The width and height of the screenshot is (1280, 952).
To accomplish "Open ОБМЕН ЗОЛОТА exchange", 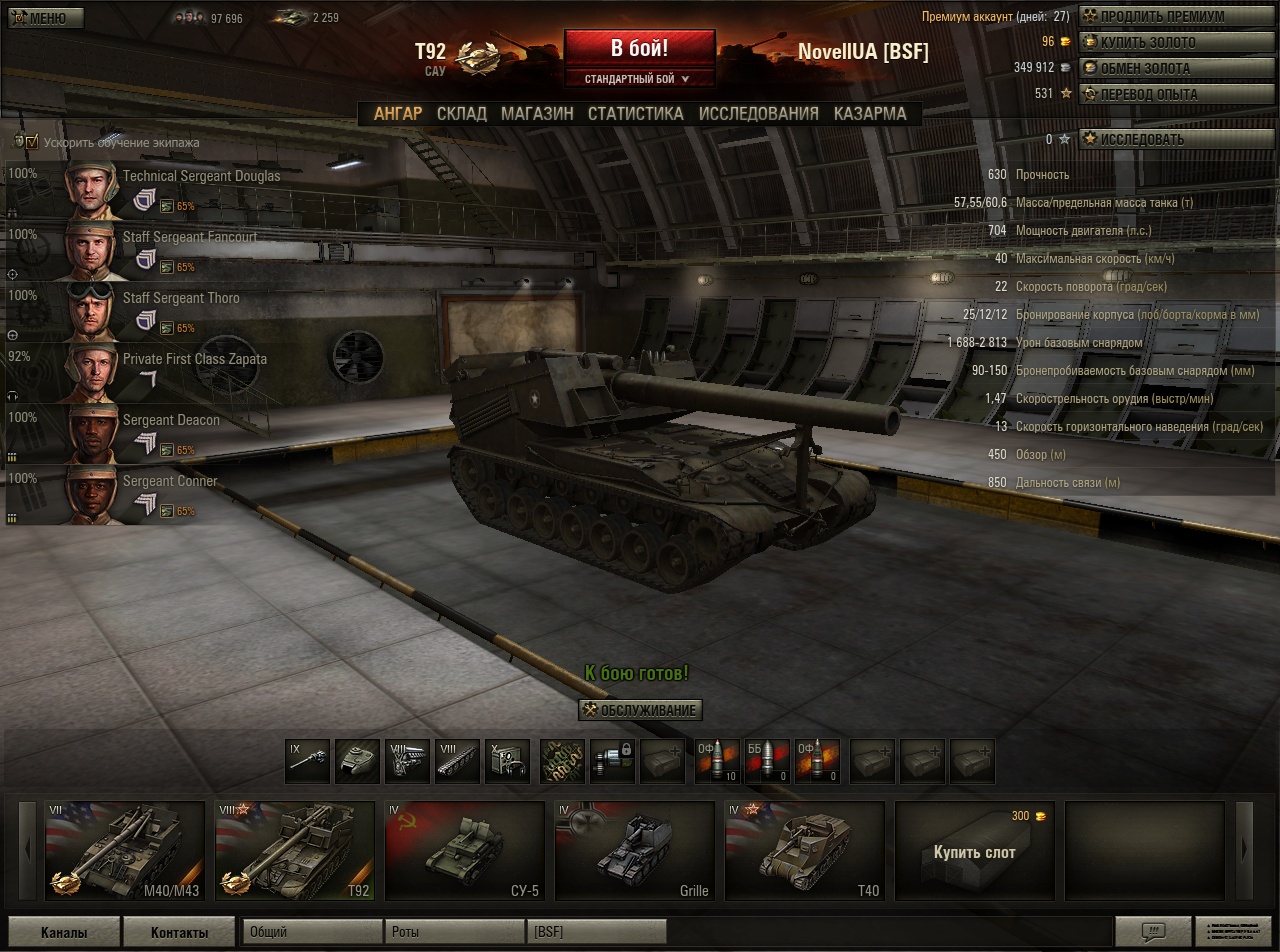I will click(1152, 69).
